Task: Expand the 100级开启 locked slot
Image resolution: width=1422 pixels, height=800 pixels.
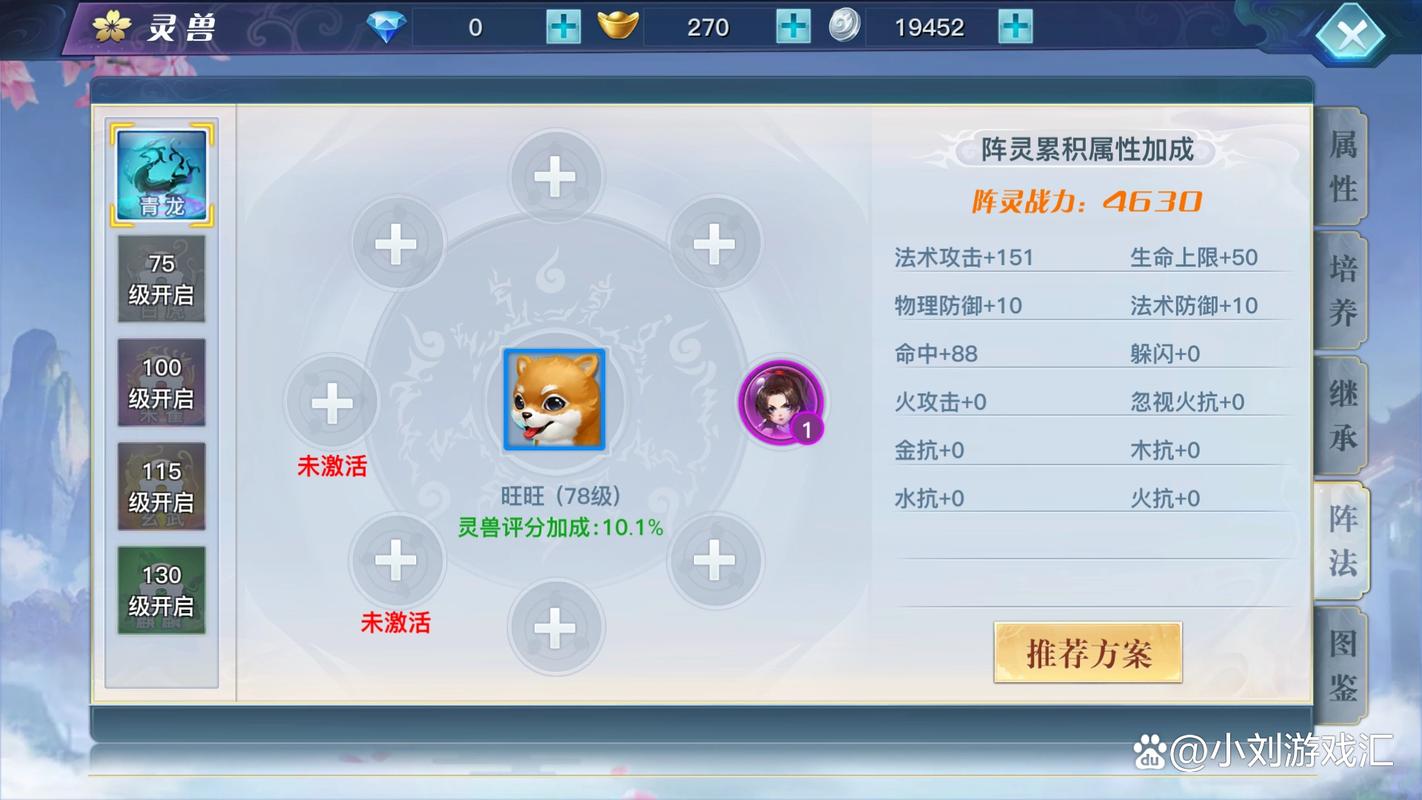Action: (x=162, y=382)
